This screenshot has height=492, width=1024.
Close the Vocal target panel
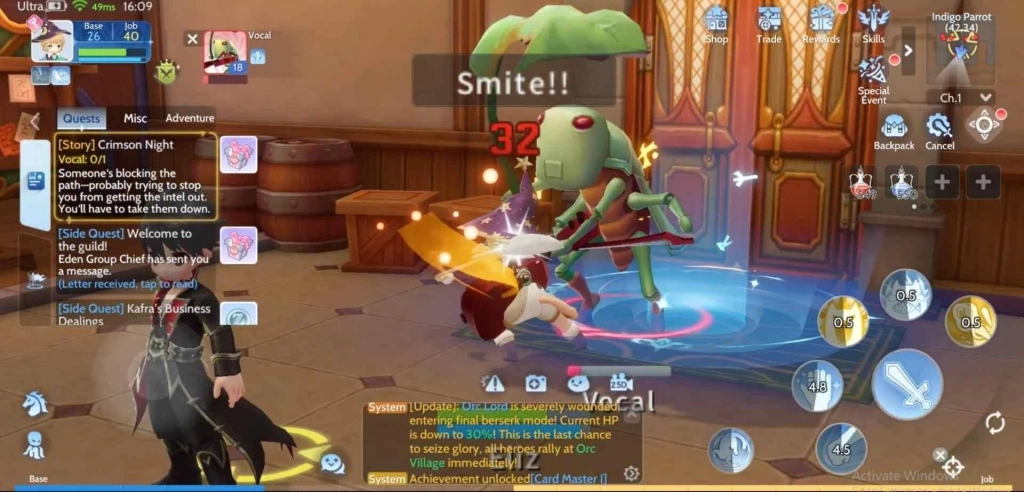192,39
